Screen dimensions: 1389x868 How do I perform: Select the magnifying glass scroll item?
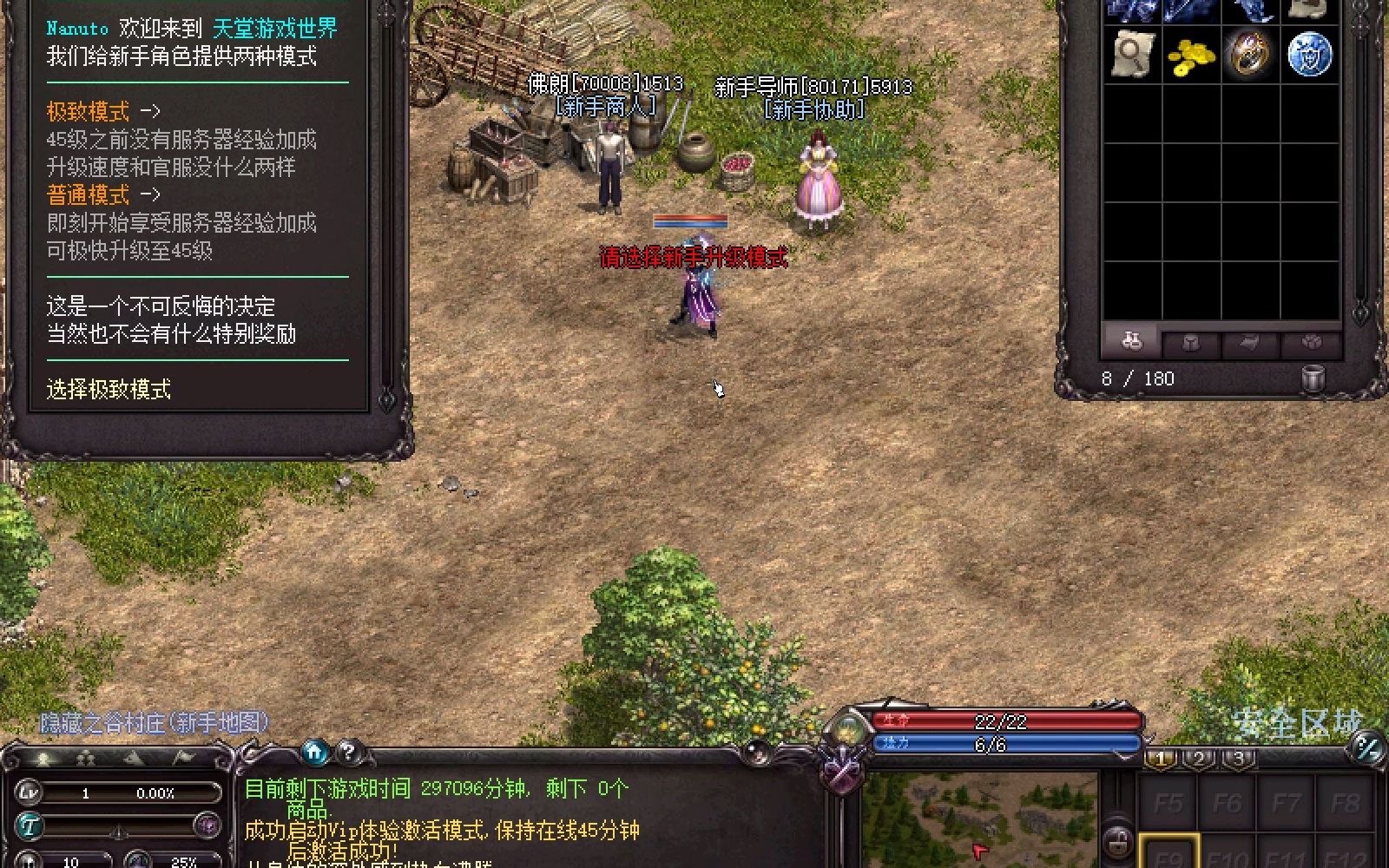1132,54
